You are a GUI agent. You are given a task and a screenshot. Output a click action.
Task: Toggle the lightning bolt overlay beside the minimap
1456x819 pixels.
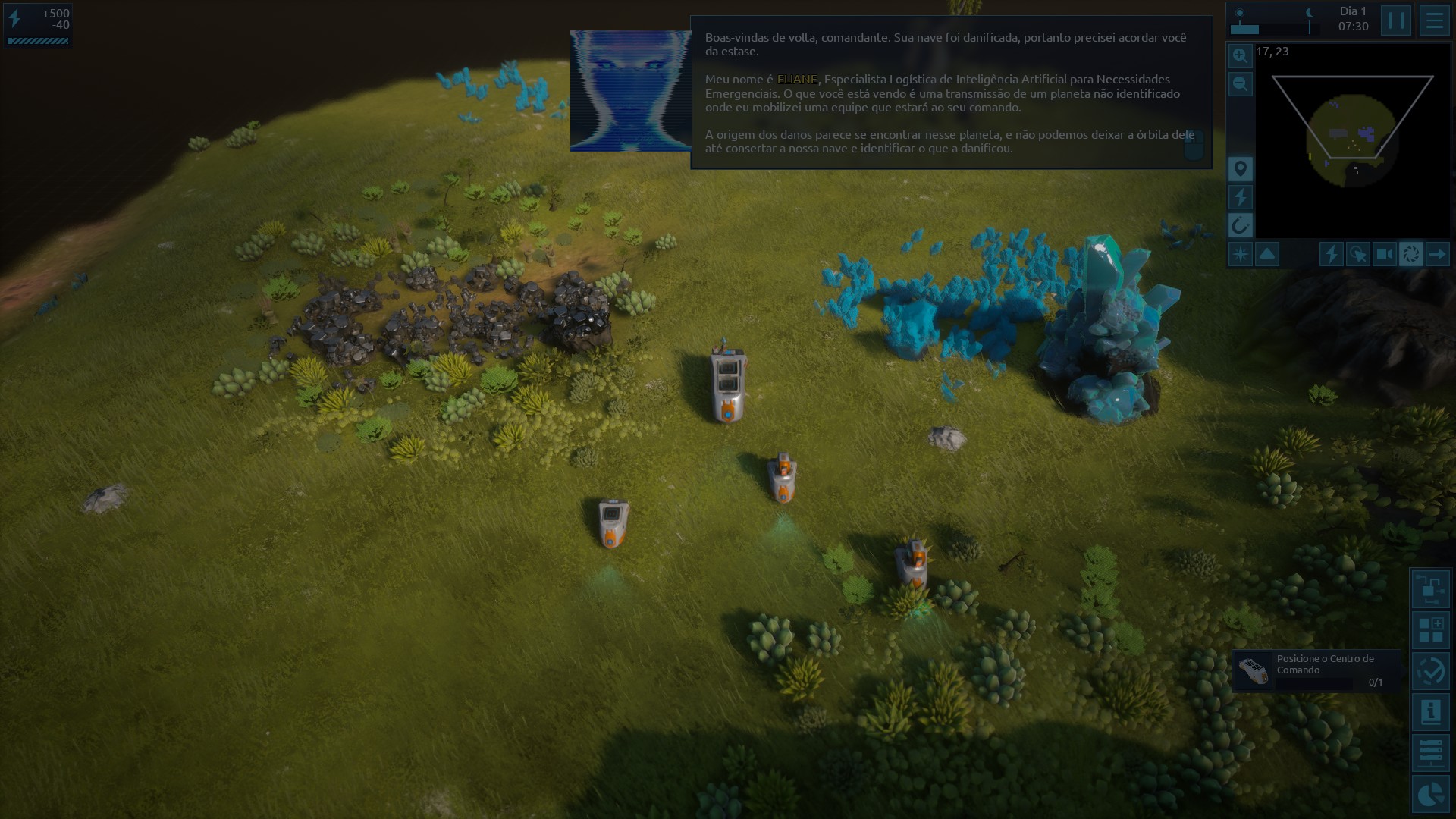1240,197
